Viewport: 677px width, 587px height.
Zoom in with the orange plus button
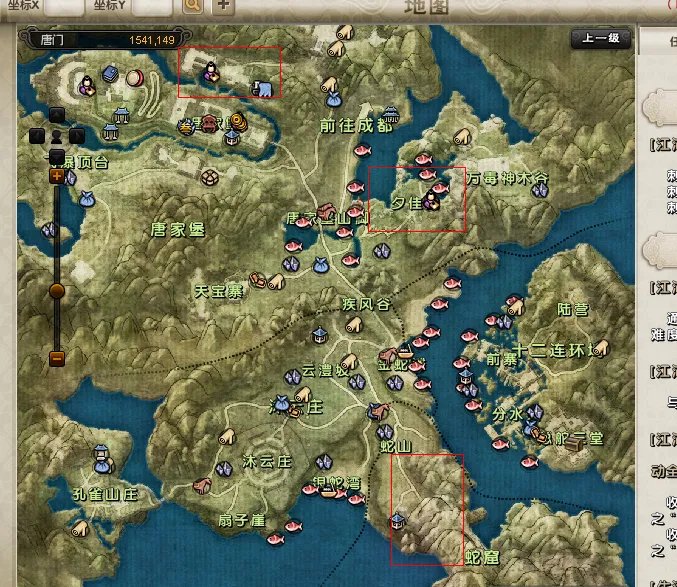click(x=57, y=176)
